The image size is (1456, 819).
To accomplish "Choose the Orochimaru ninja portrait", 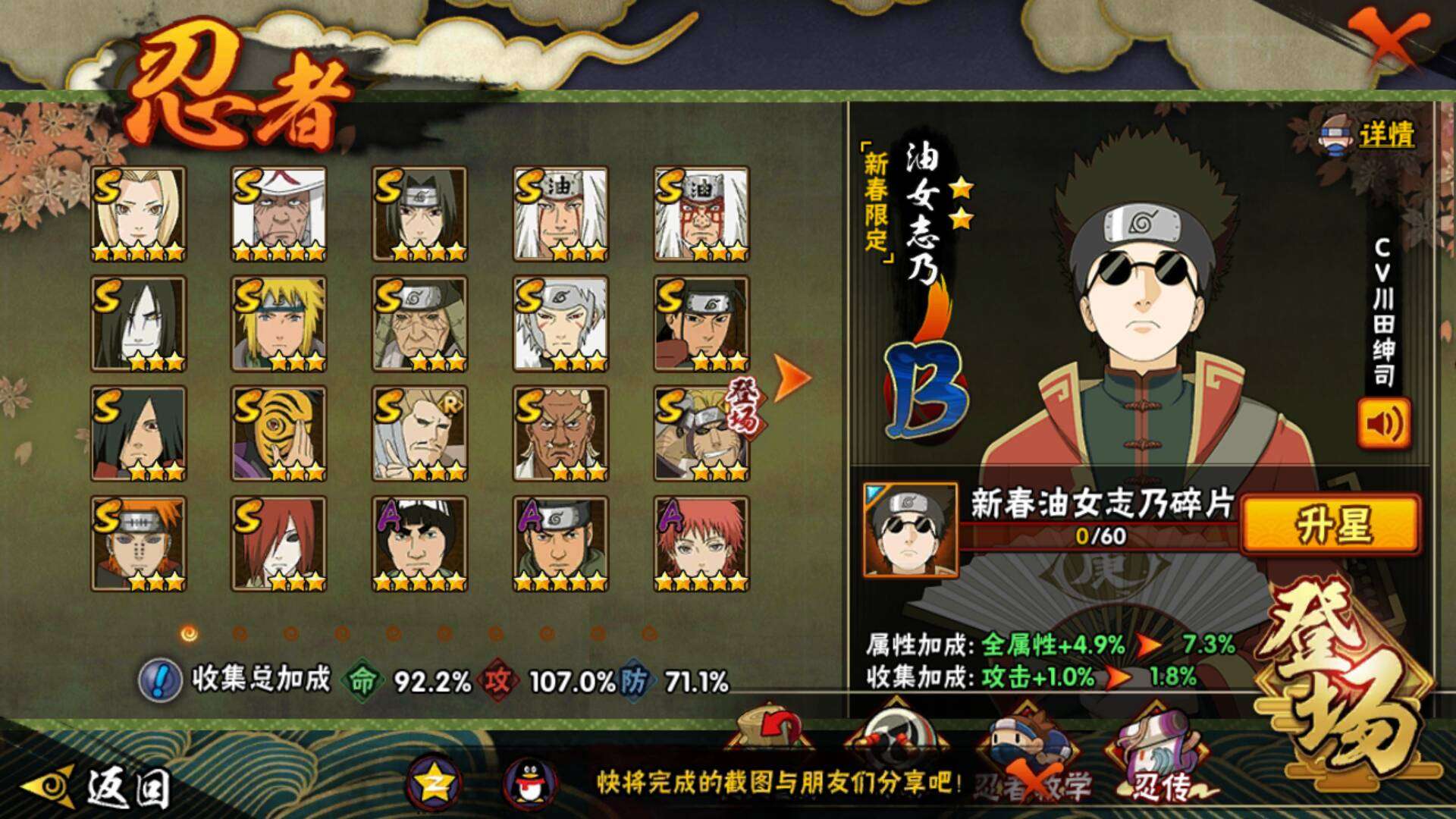I will (x=138, y=324).
